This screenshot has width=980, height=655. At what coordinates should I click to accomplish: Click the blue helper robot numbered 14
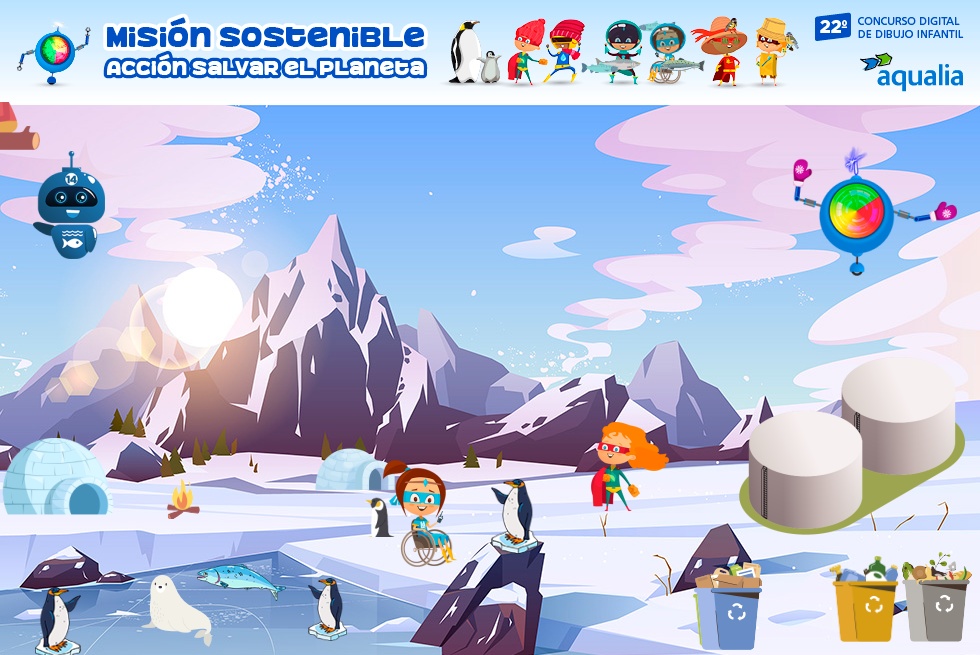click(x=66, y=208)
